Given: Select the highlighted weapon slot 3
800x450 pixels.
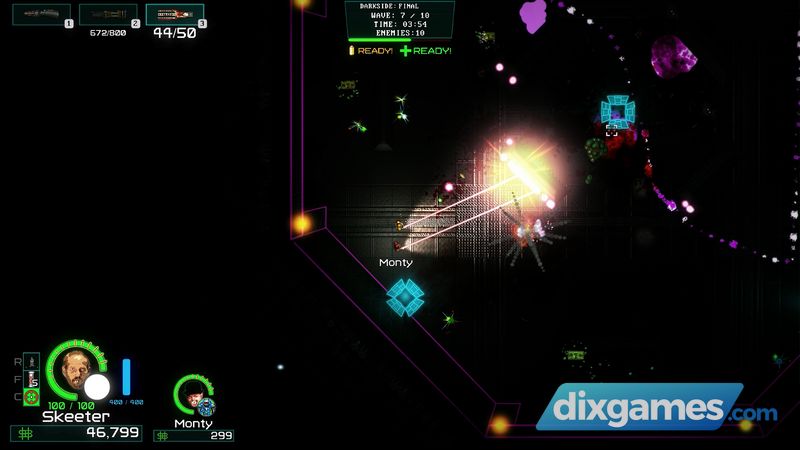Looking at the screenshot, I should tap(174, 14).
